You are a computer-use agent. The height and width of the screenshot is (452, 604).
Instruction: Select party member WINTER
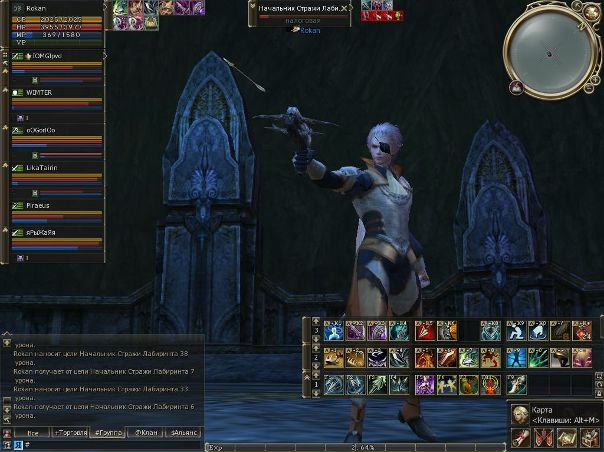click(x=42, y=92)
